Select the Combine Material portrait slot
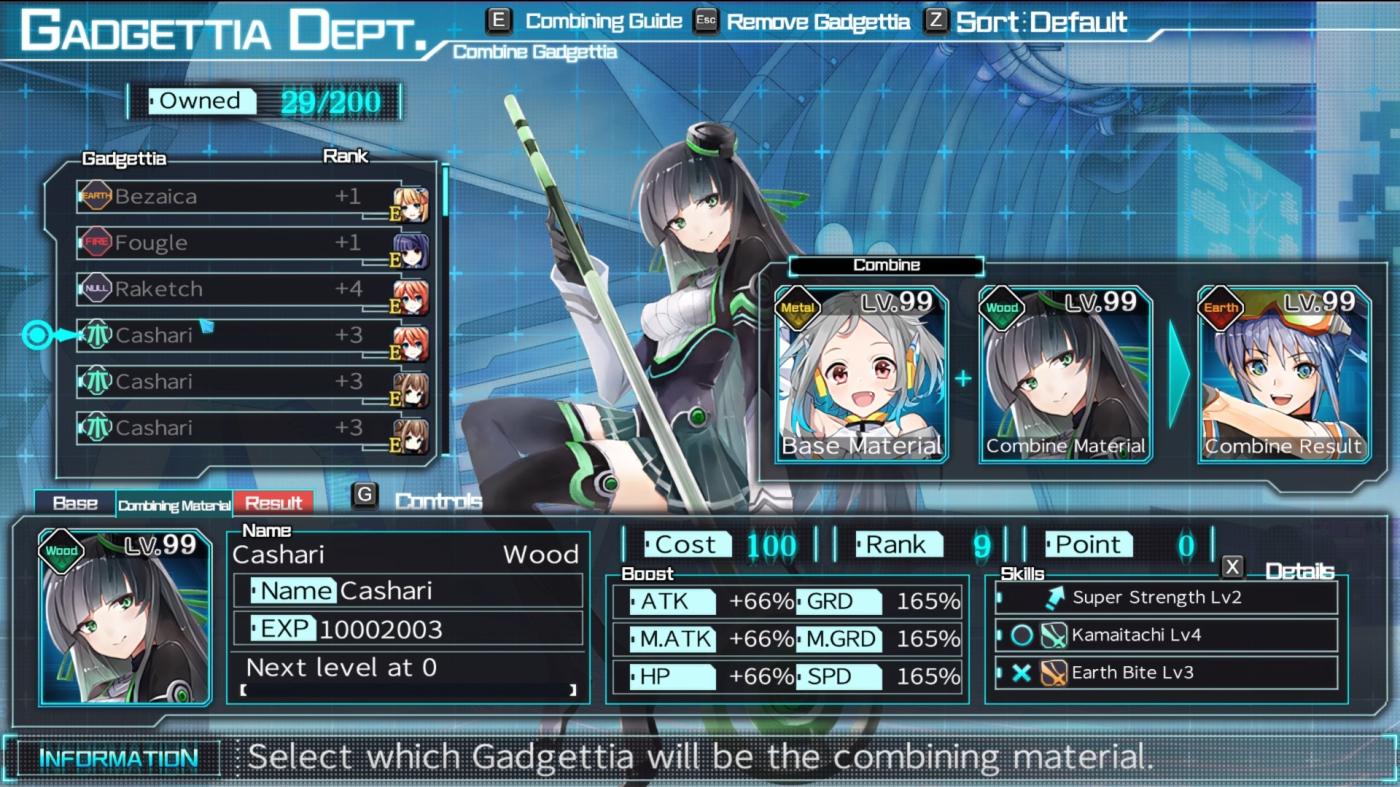 [1065, 375]
